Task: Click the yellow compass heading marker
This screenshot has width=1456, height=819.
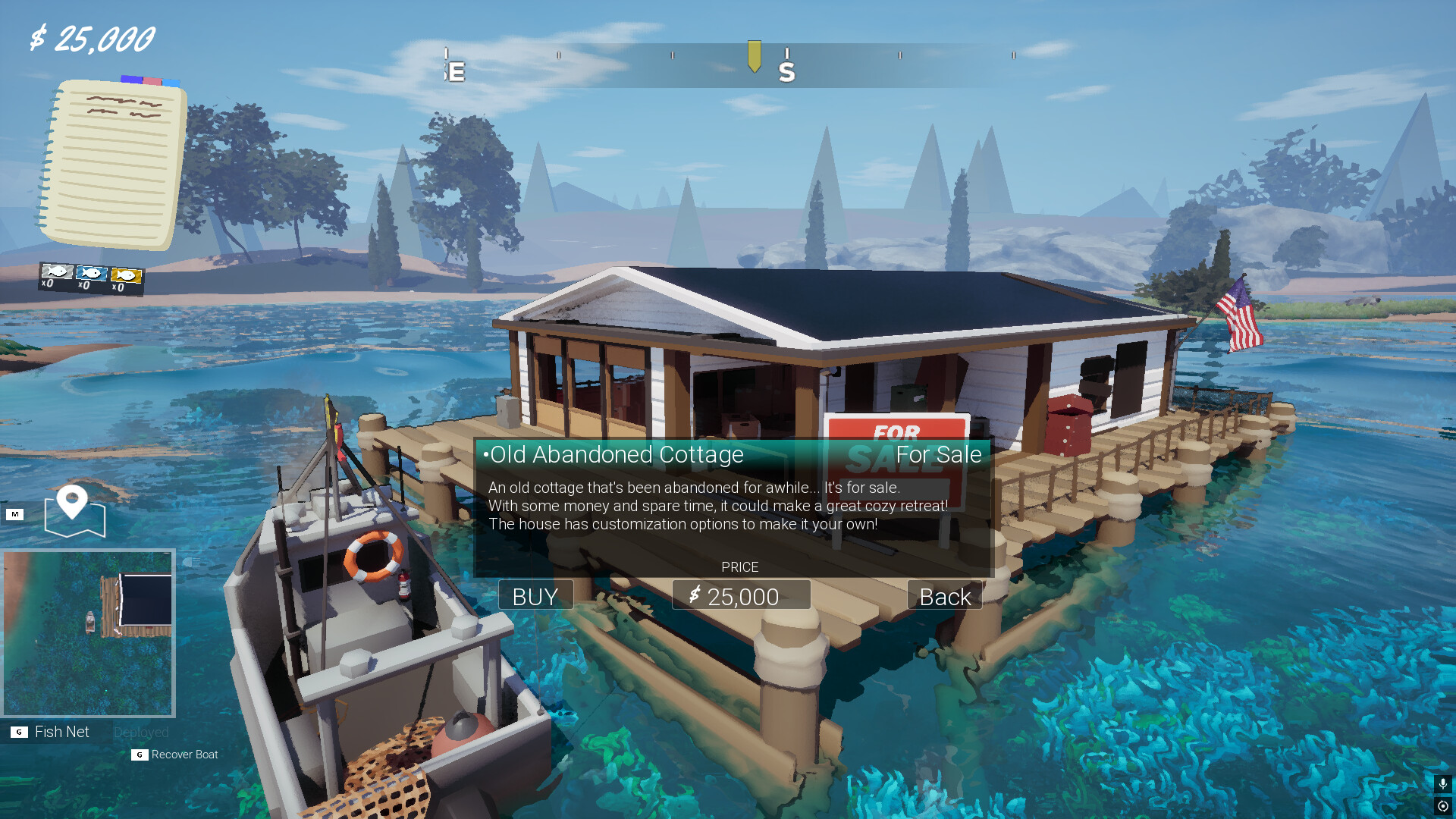Action: (754, 57)
